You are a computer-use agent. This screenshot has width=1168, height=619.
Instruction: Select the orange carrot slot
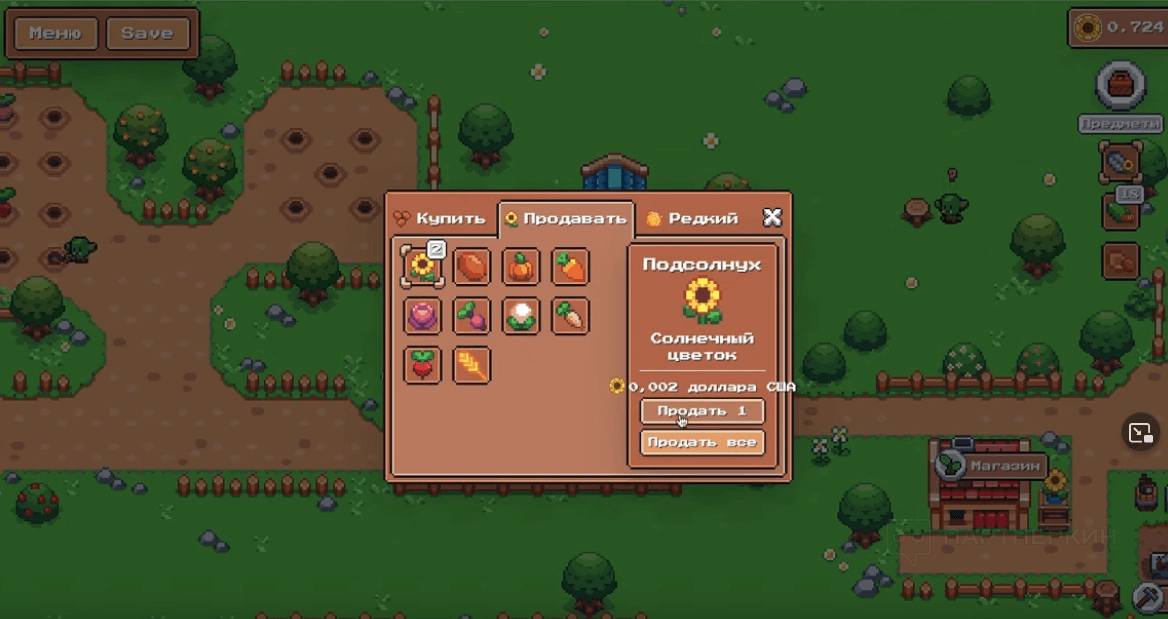(x=571, y=267)
